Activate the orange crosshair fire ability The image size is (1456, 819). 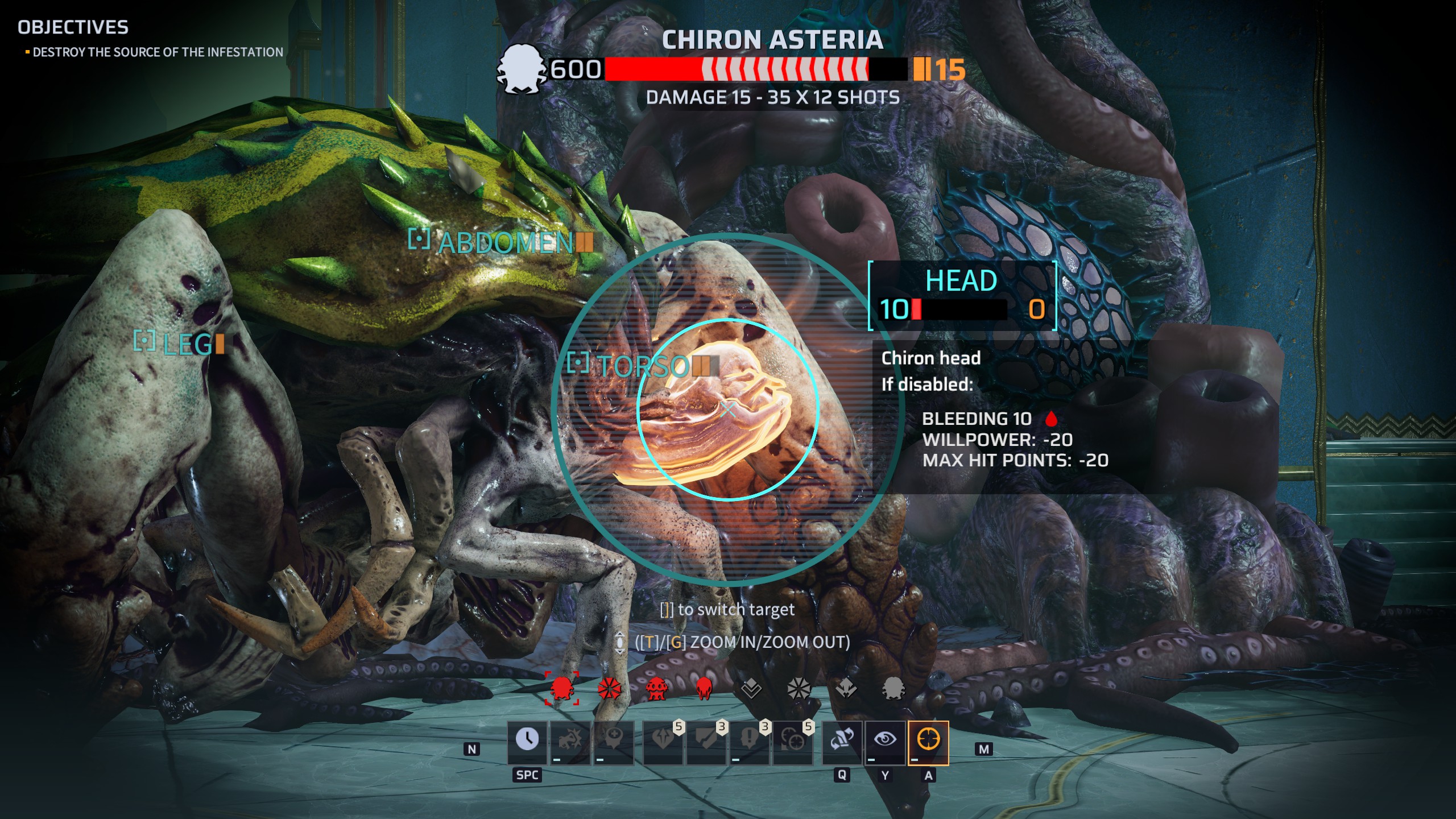pyautogui.click(x=928, y=740)
